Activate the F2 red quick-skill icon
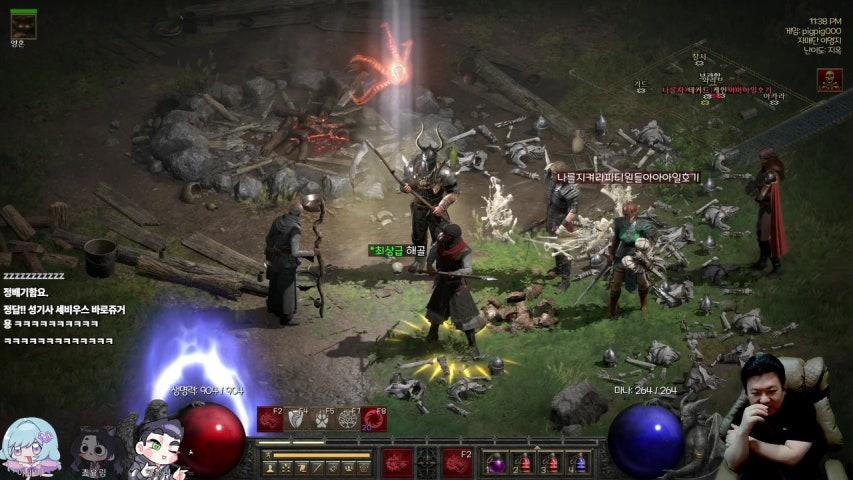 click(271, 420)
